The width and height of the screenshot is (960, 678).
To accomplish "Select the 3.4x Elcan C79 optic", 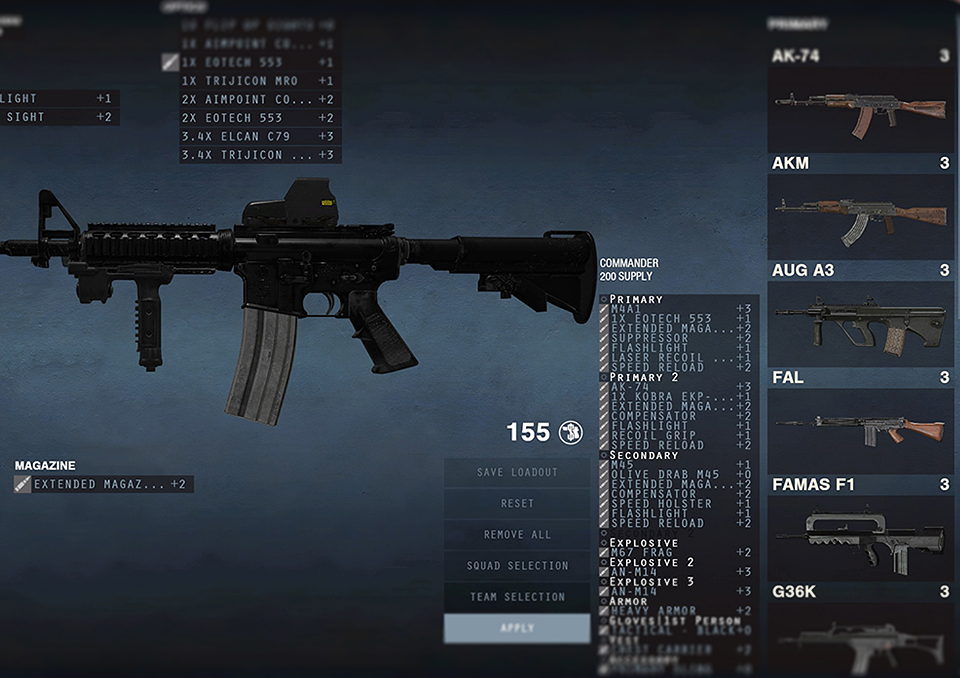I will click(260, 136).
